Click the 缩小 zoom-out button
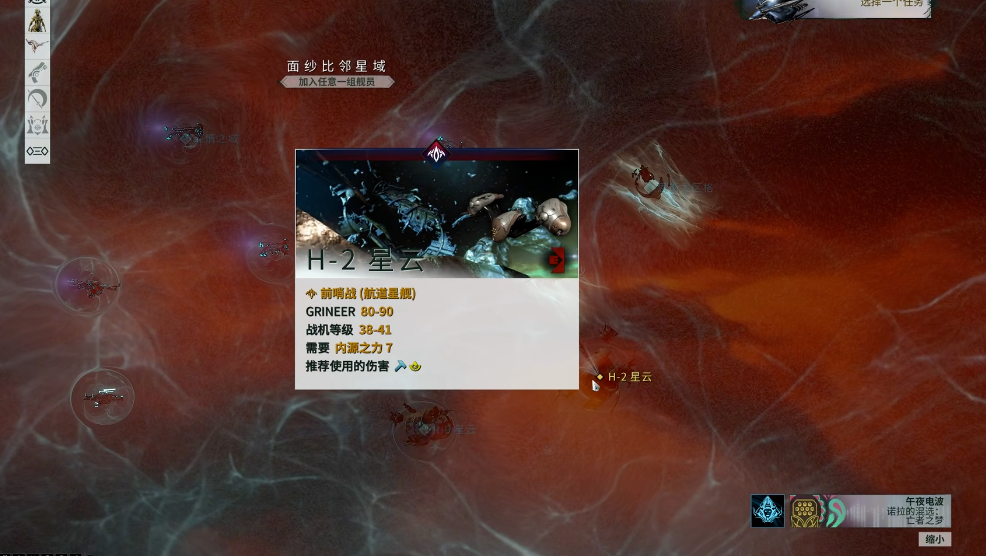Screen dimensions: 986x556 click(x=933, y=539)
